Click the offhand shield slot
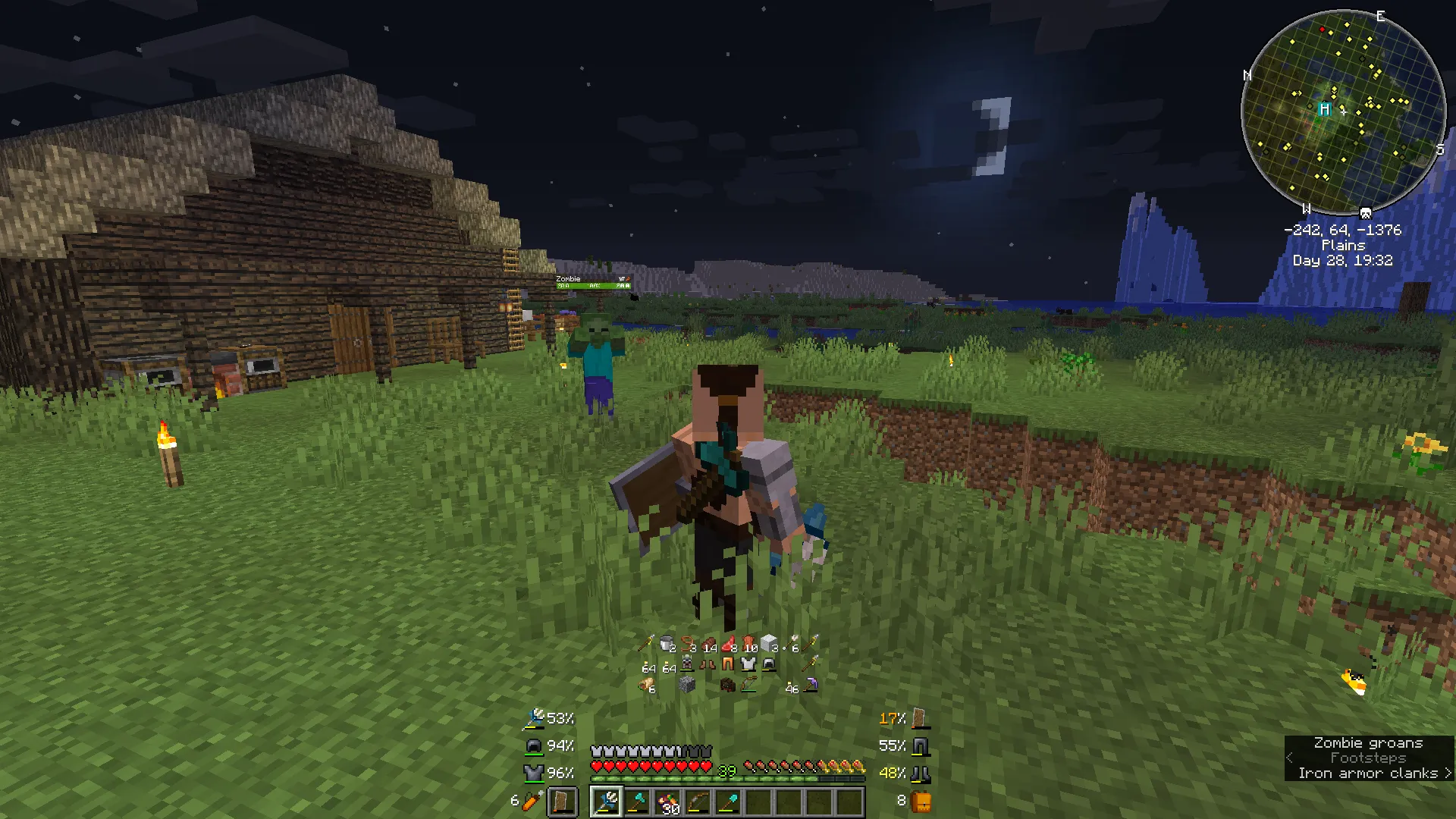Screen dimensions: 1456x819 [x=562, y=801]
